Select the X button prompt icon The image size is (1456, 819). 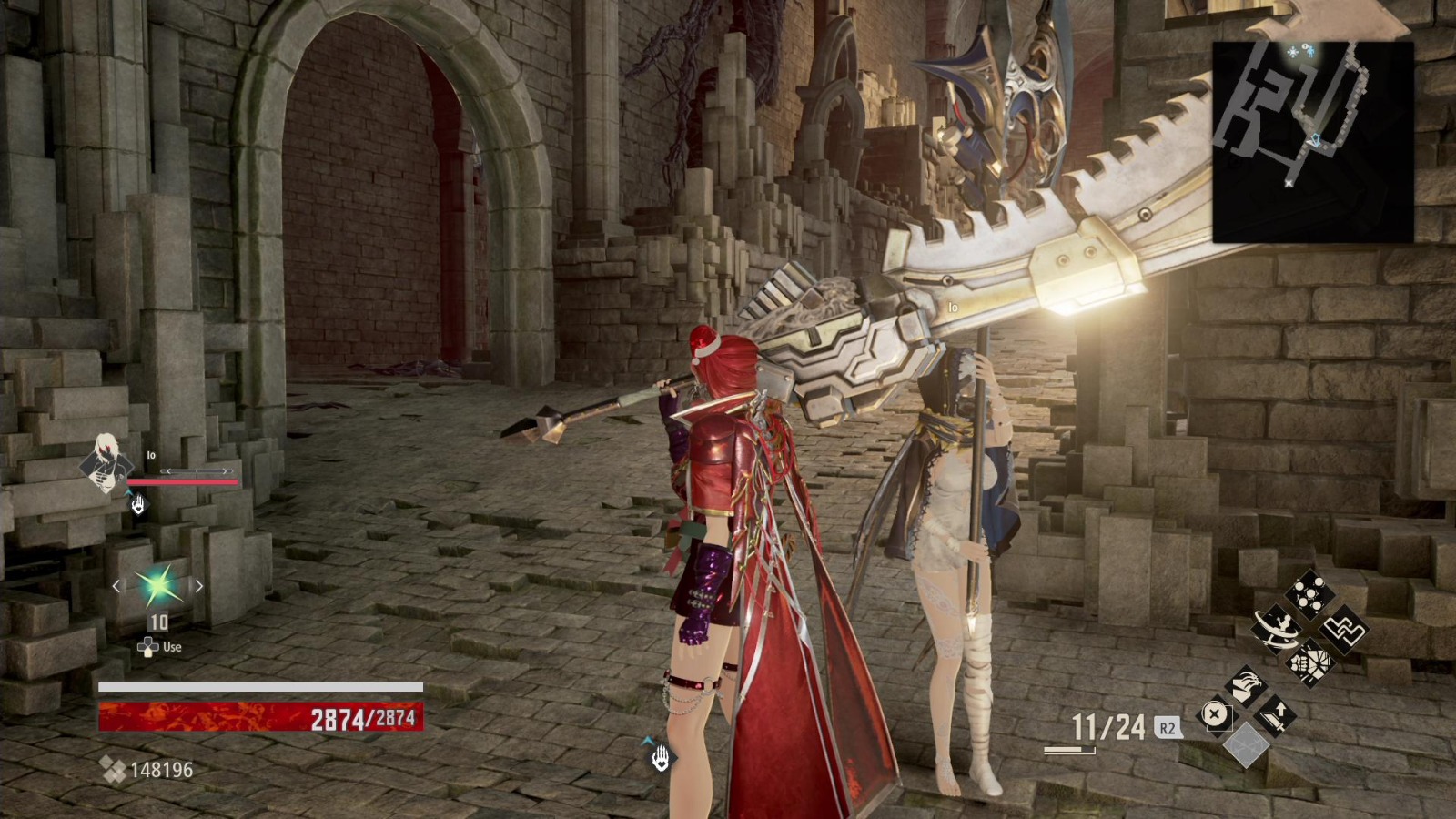coord(1215,713)
